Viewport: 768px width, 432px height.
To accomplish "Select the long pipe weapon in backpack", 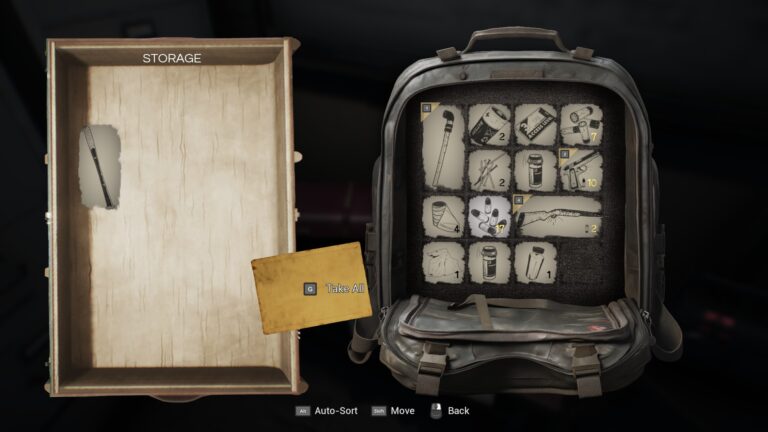I will point(441,147).
